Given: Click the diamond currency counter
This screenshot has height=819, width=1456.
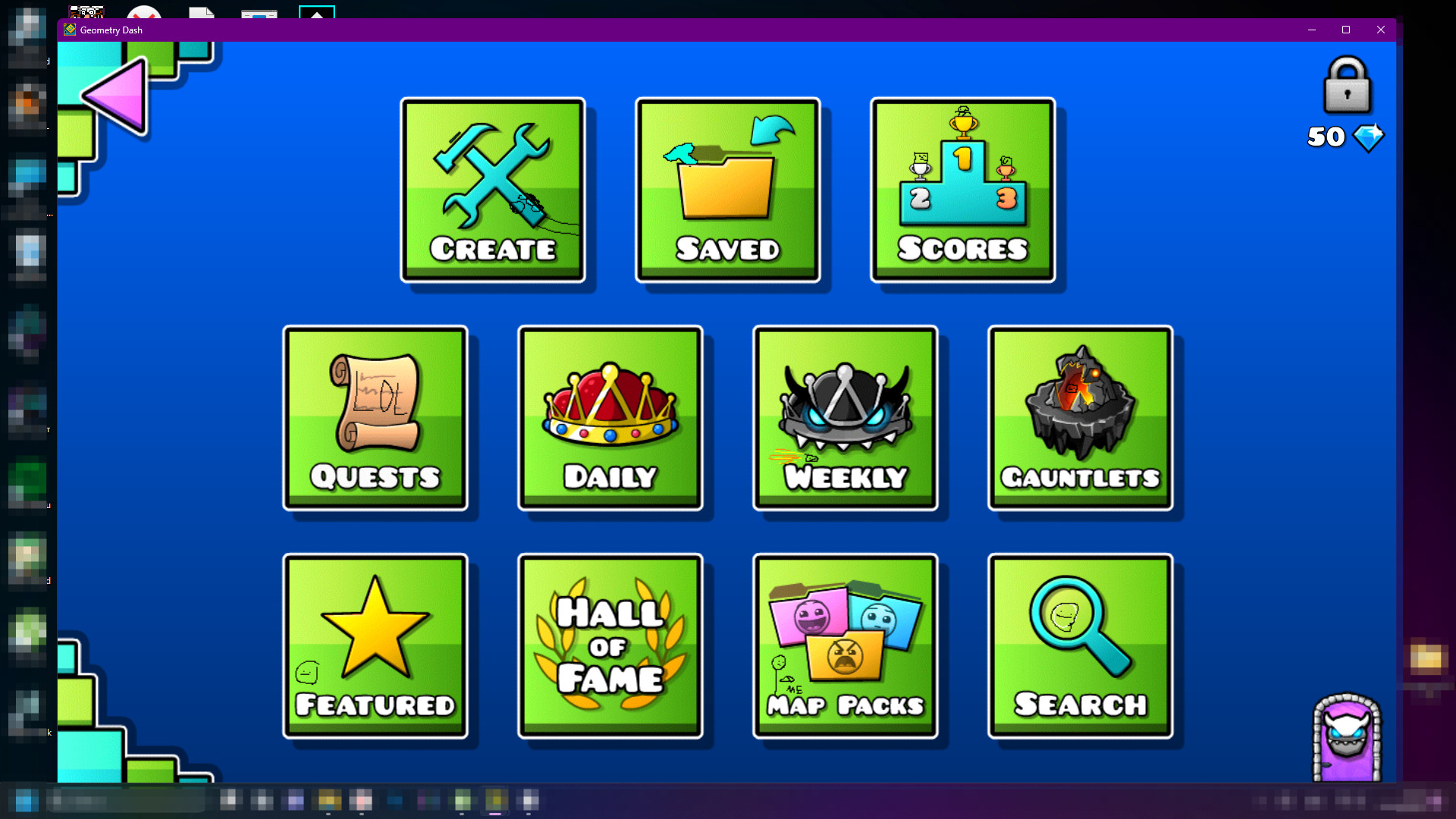Looking at the screenshot, I should pos(1344,137).
